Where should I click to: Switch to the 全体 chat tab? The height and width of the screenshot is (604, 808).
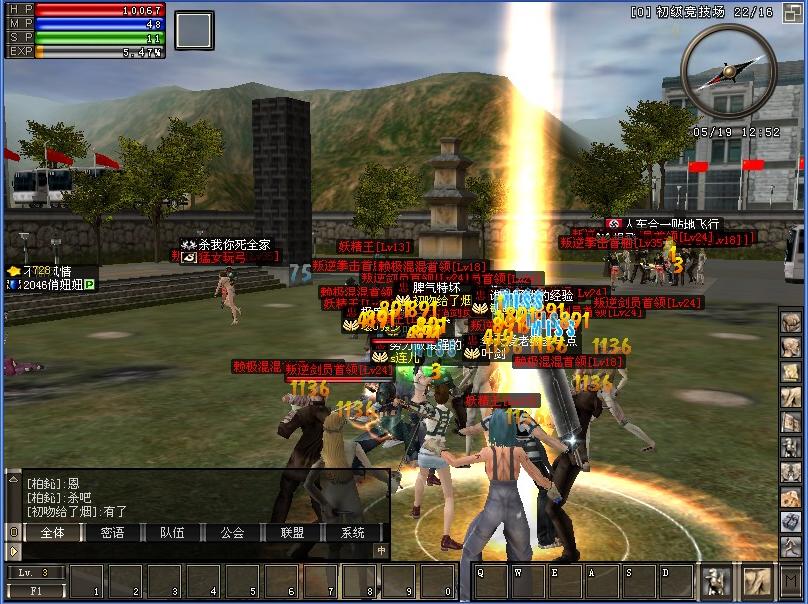click(52, 533)
